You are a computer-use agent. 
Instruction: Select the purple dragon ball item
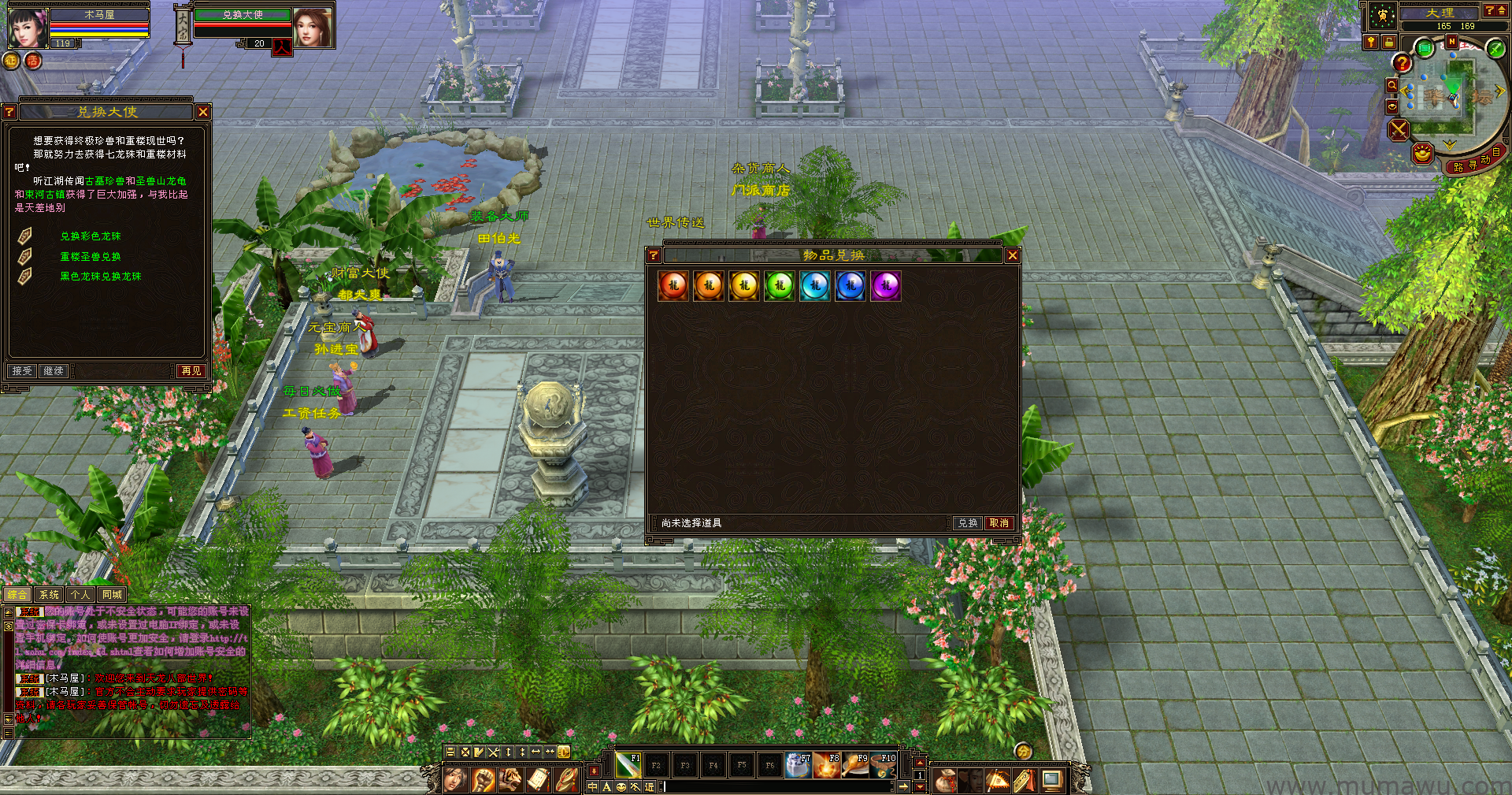click(886, 285)
